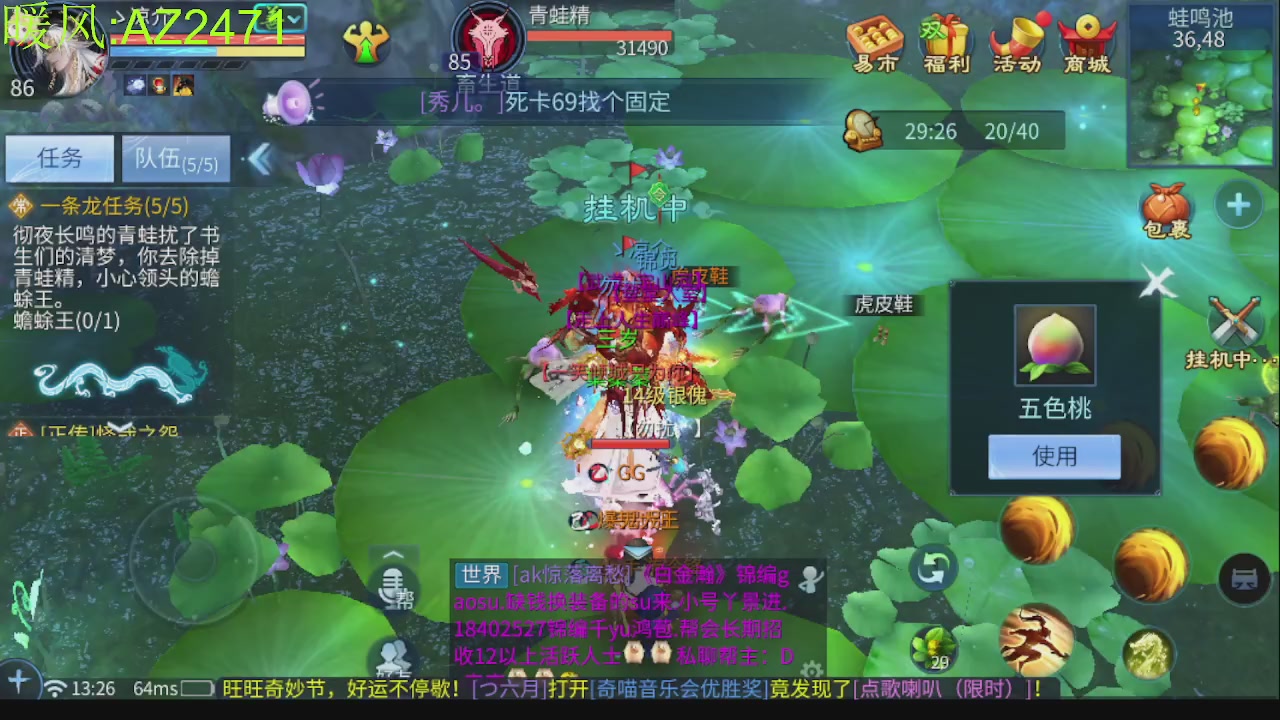This screenshot has height=720, width=1280.
Task: Switch to the 队伍(5/5) tab
Action: tap(176, 158)
